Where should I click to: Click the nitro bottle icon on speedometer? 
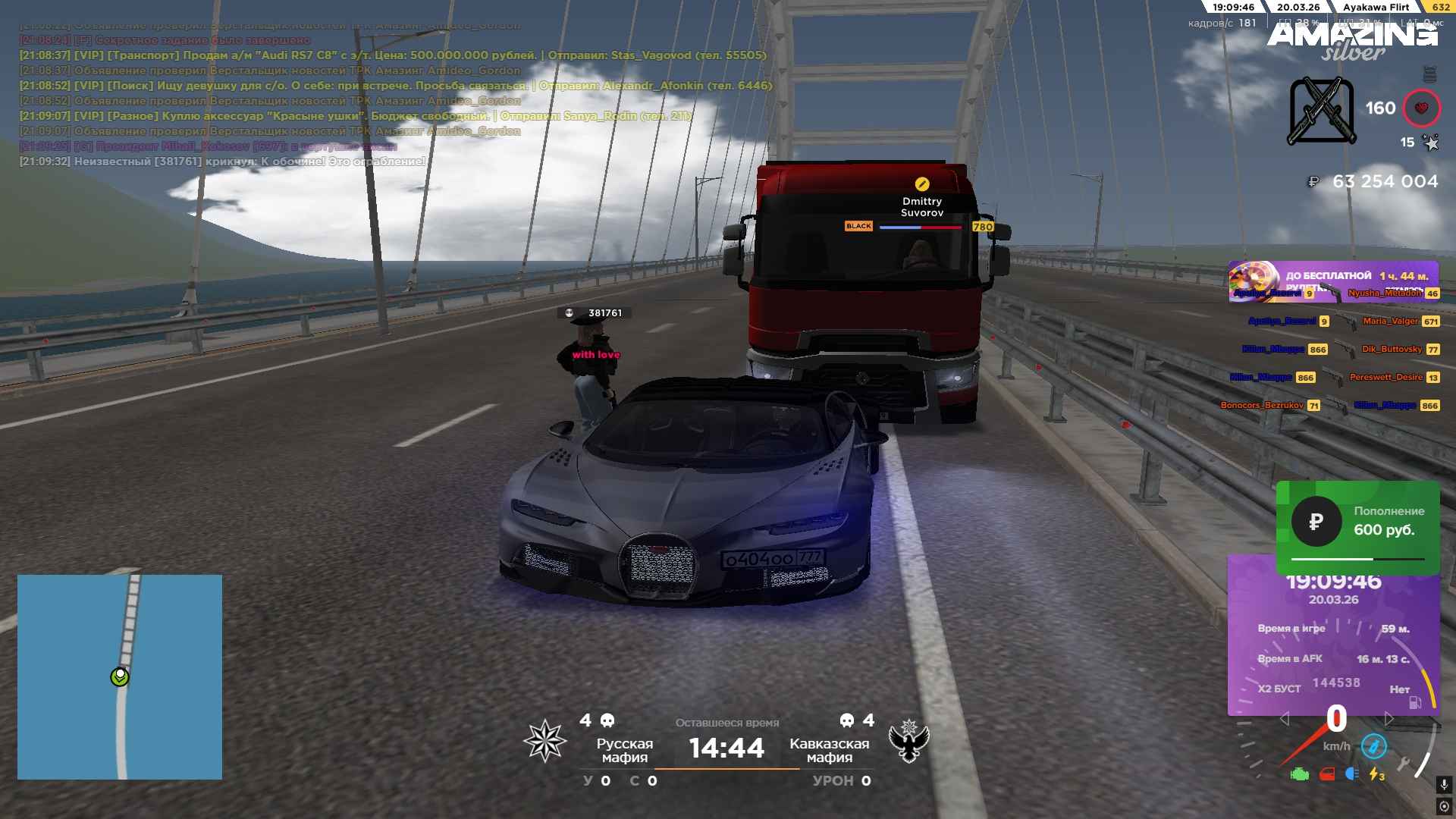[x=1373, y=746]
